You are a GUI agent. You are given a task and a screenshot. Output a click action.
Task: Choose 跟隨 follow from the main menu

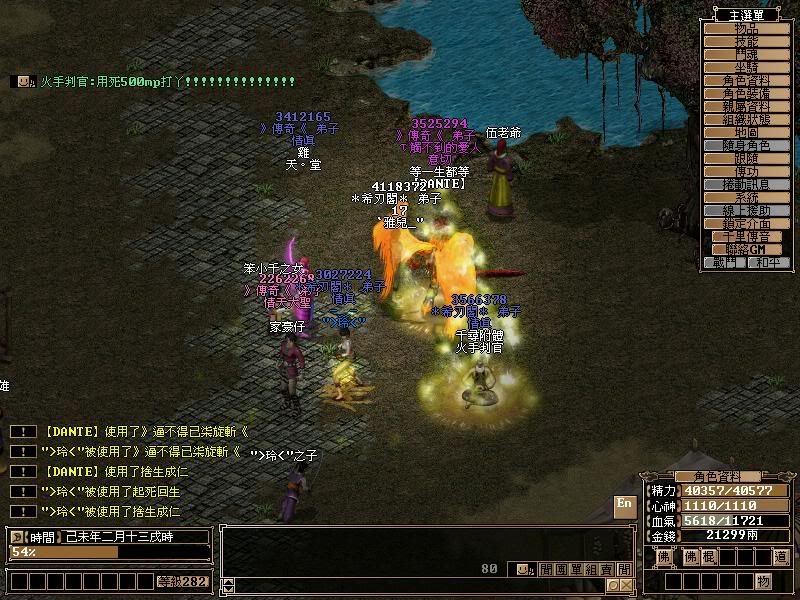pyautogui.click(x=747, y=158)
